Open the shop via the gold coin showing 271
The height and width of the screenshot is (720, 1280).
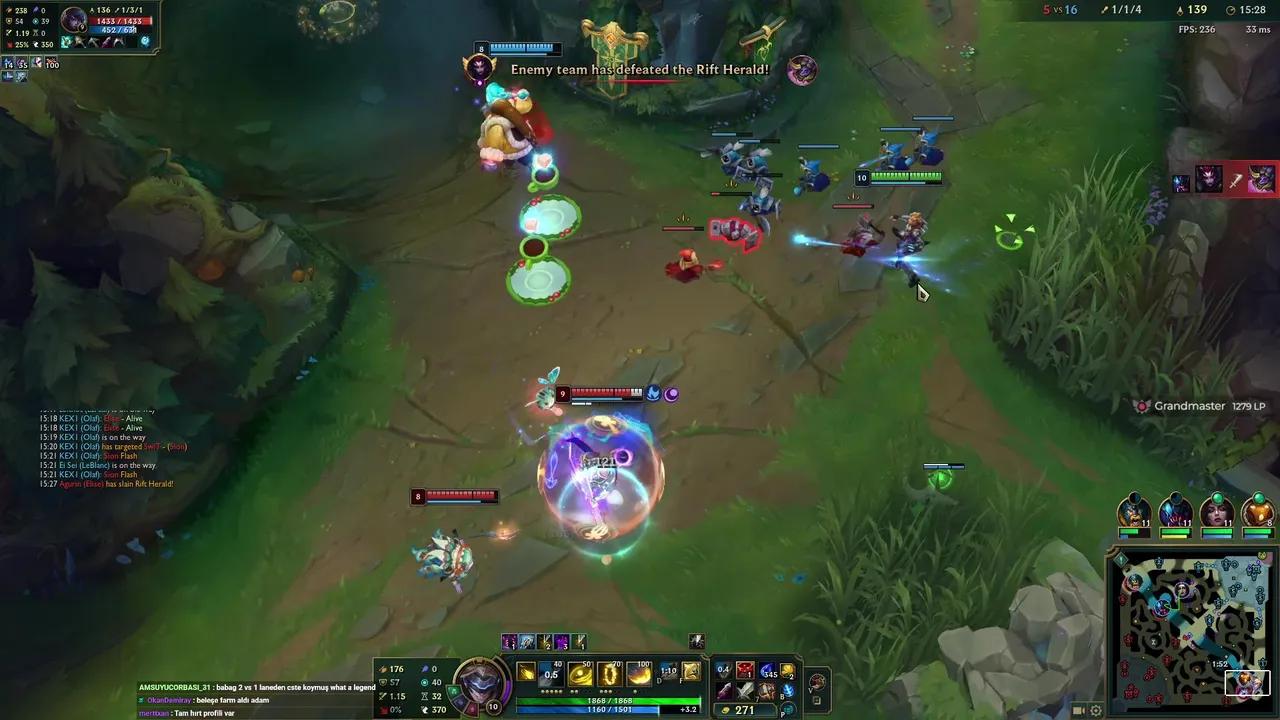tap(742, 709)
